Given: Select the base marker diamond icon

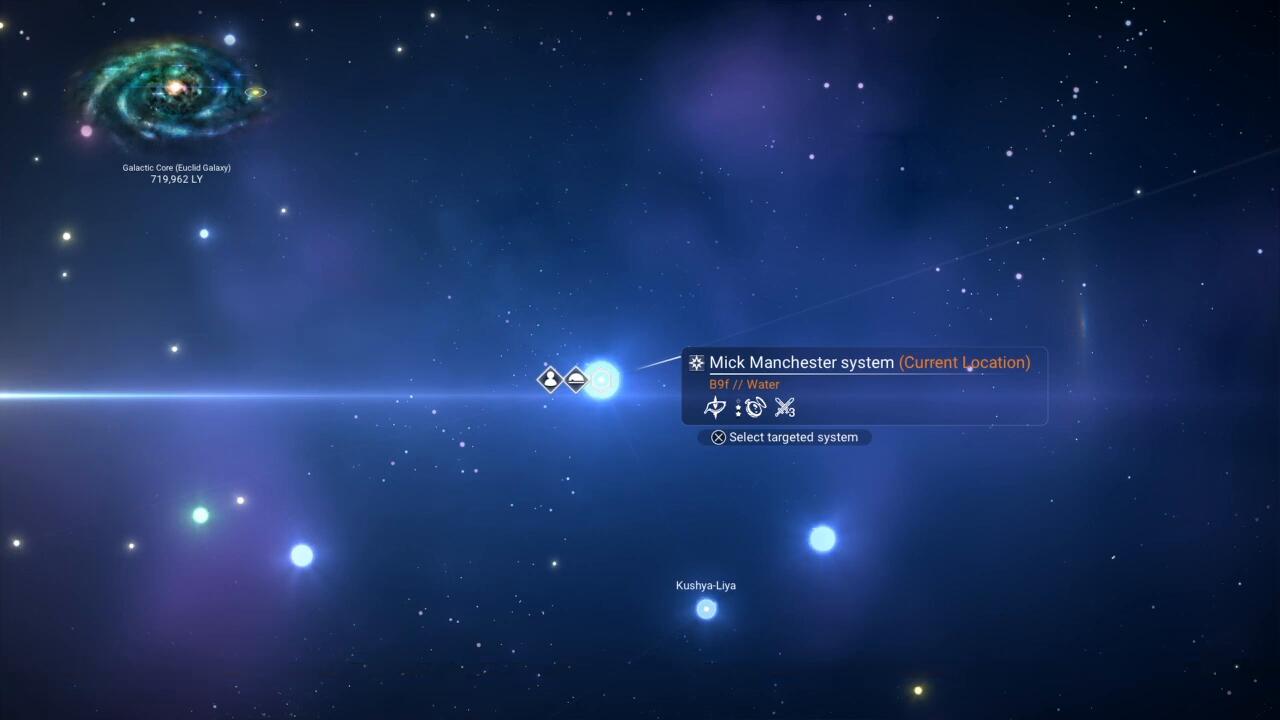Looking at the screenshot, I should click(576, 380).
